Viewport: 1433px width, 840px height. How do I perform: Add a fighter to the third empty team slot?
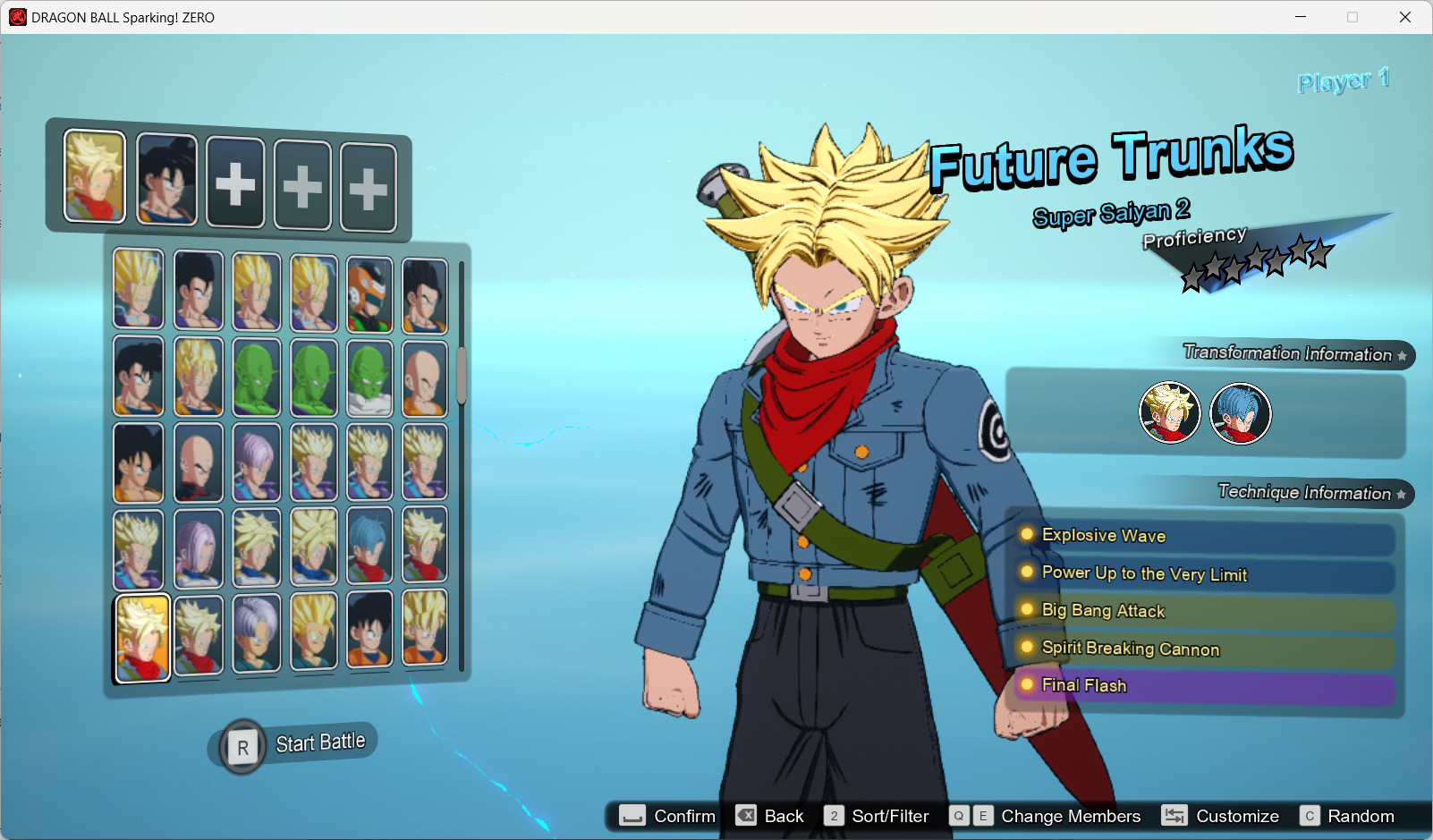point(235,183)
